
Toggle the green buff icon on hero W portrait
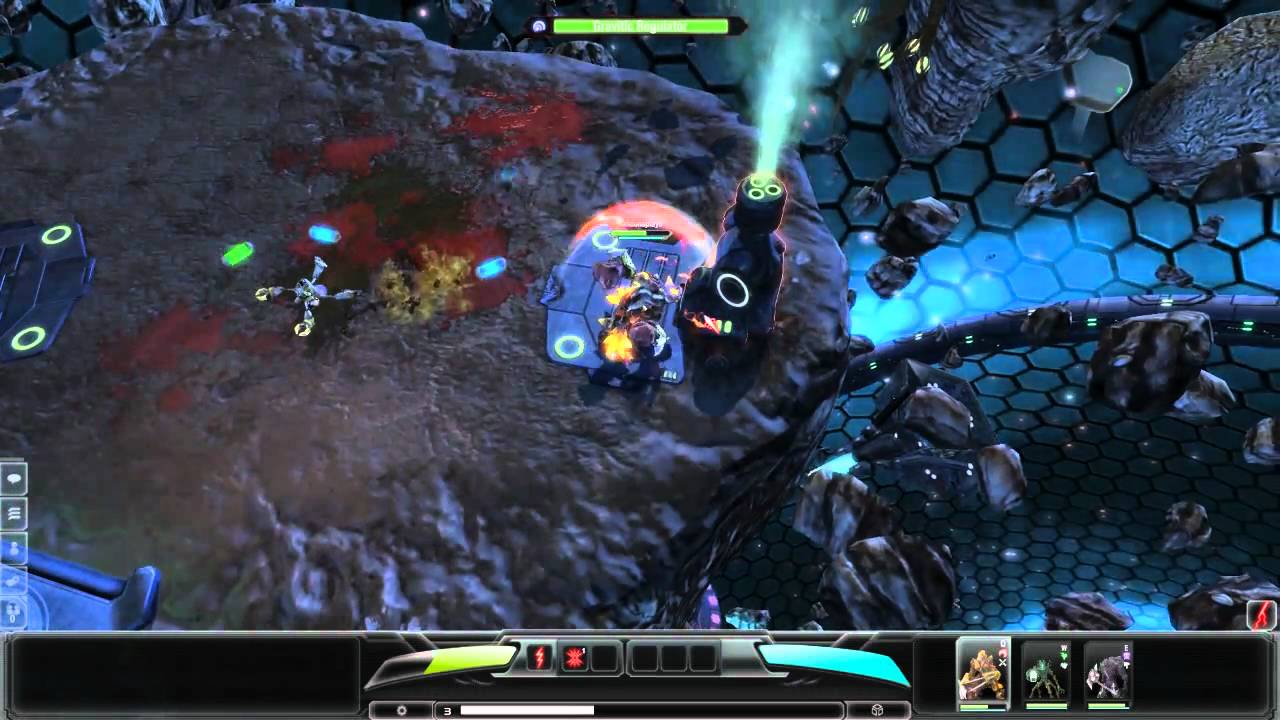pyautogui.click(x=1064, y=656)
